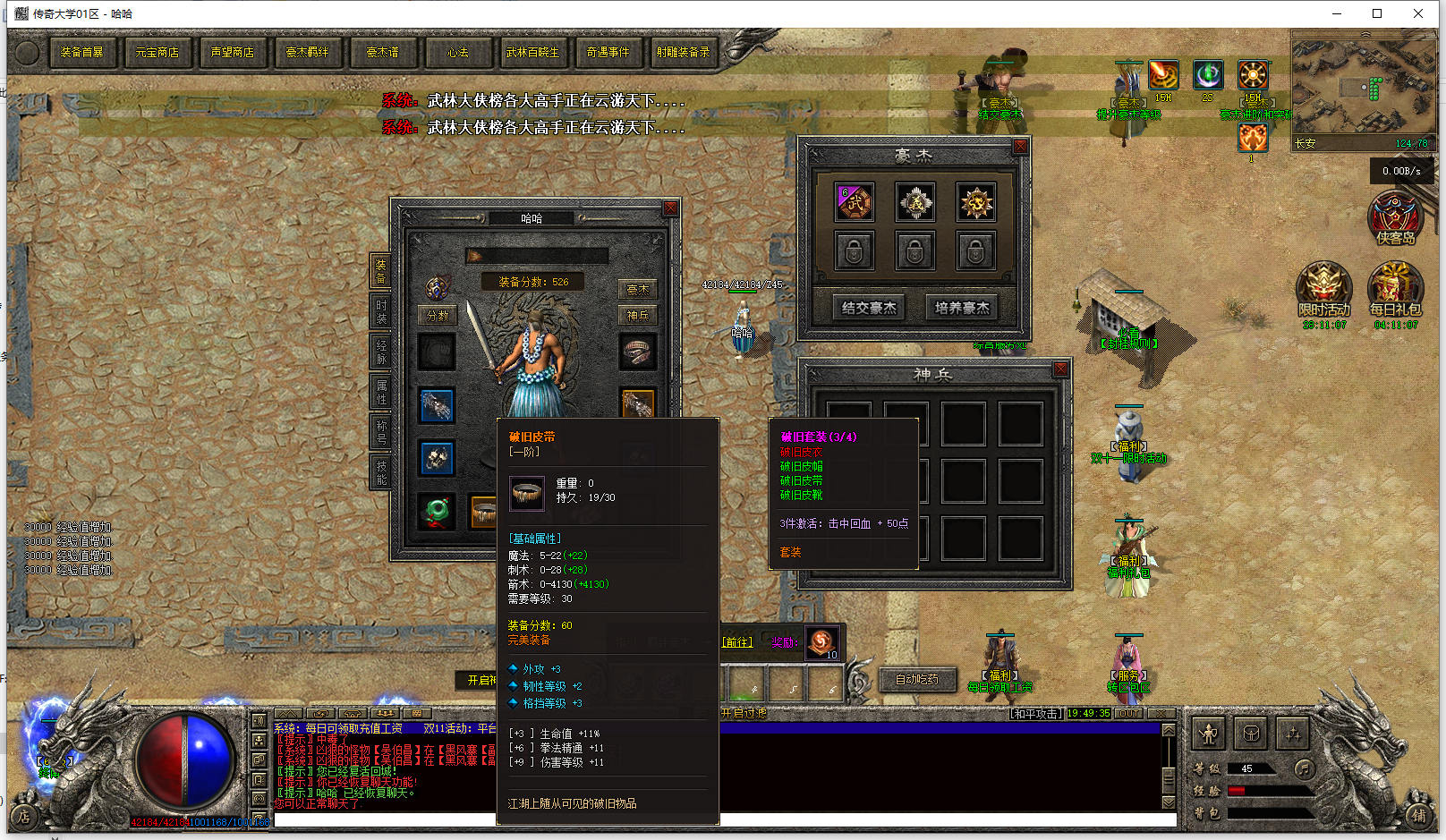The image size is (1446, 840).
Task: Close the 哈哈 character panel
Action: (x=670, y=208)
